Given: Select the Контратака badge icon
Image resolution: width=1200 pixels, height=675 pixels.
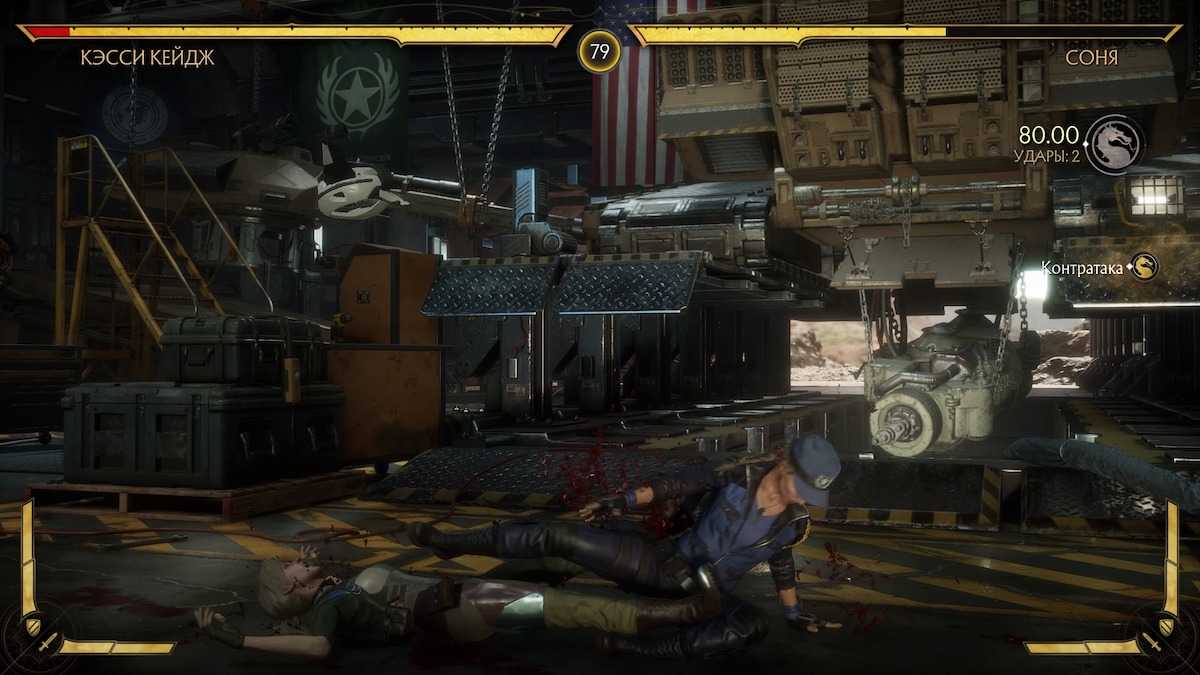Looking at the screenshot, I should (1143, 266).
